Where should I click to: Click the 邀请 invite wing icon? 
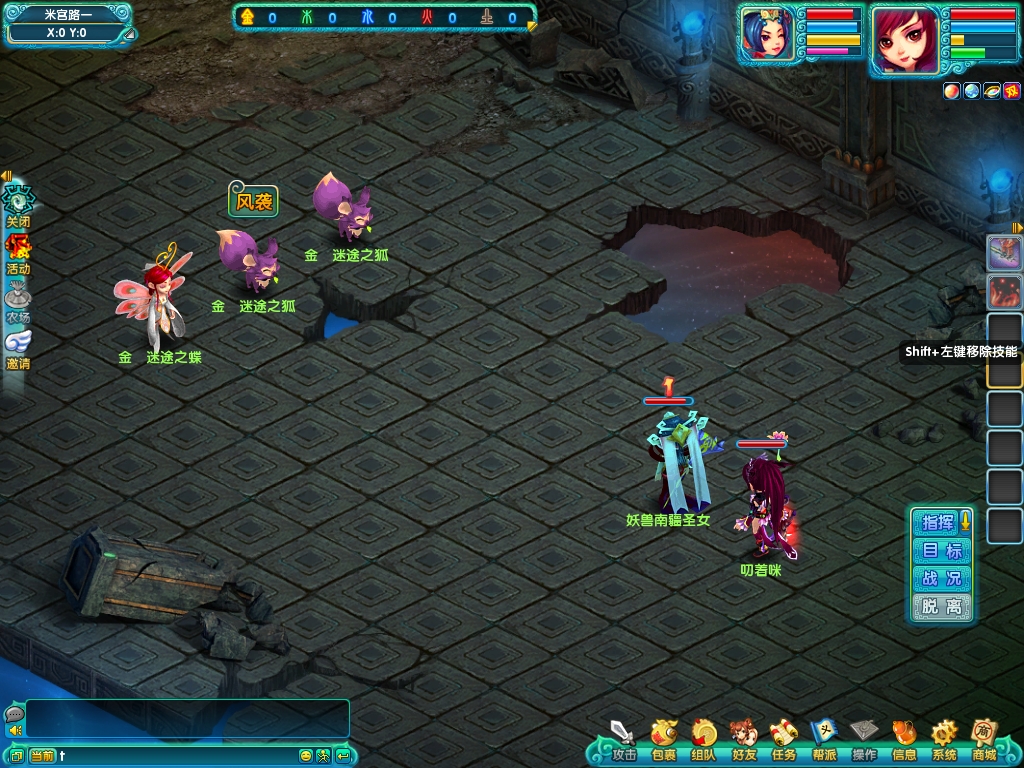coord(18,346)
